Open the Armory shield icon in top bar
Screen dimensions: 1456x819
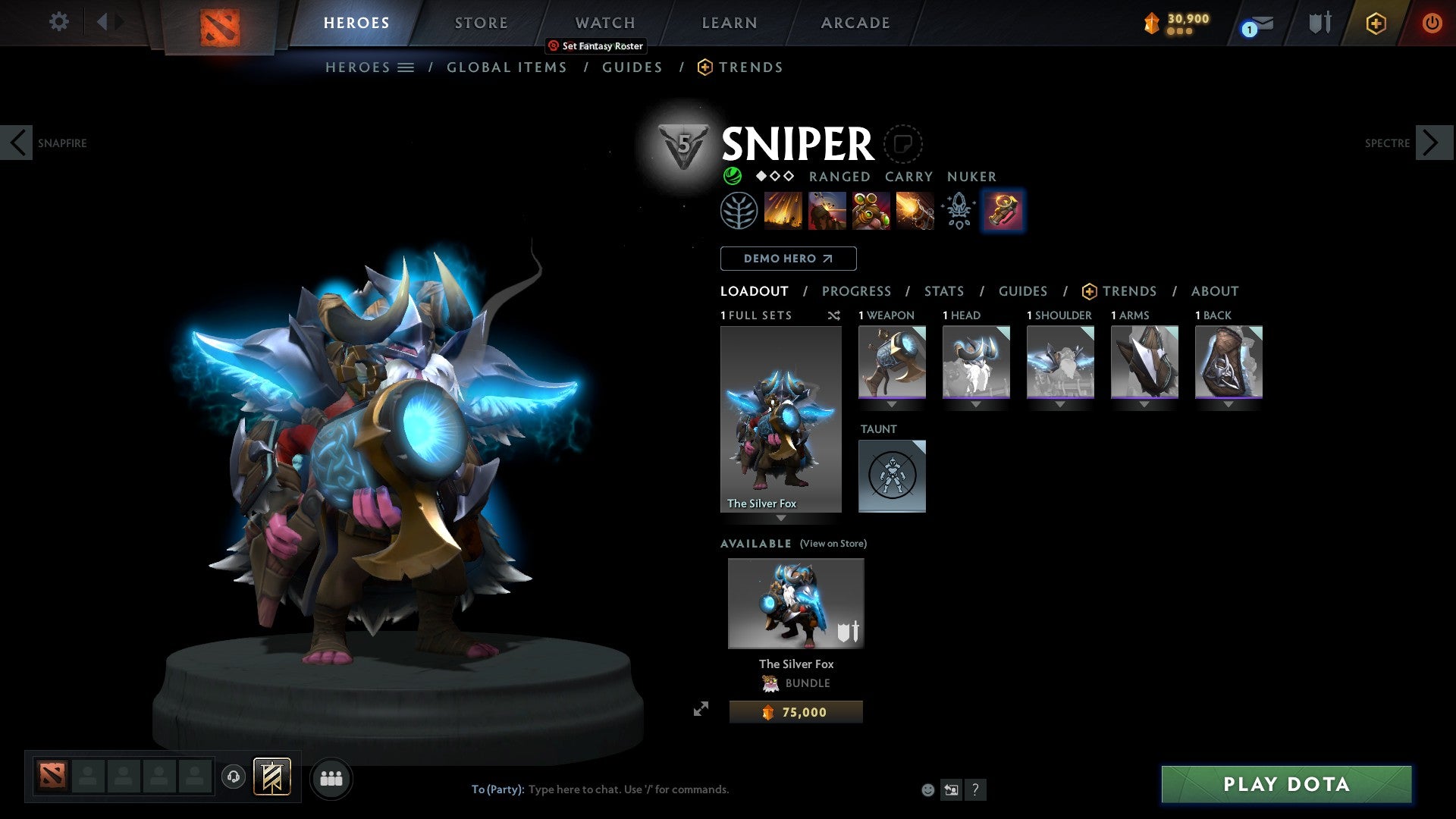coord(1320,22)
